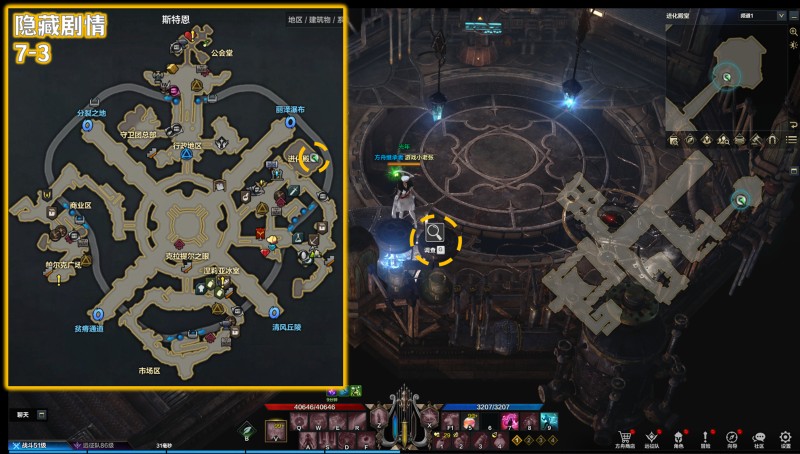Open the 远征队 expedition menu

click(653, 437)
